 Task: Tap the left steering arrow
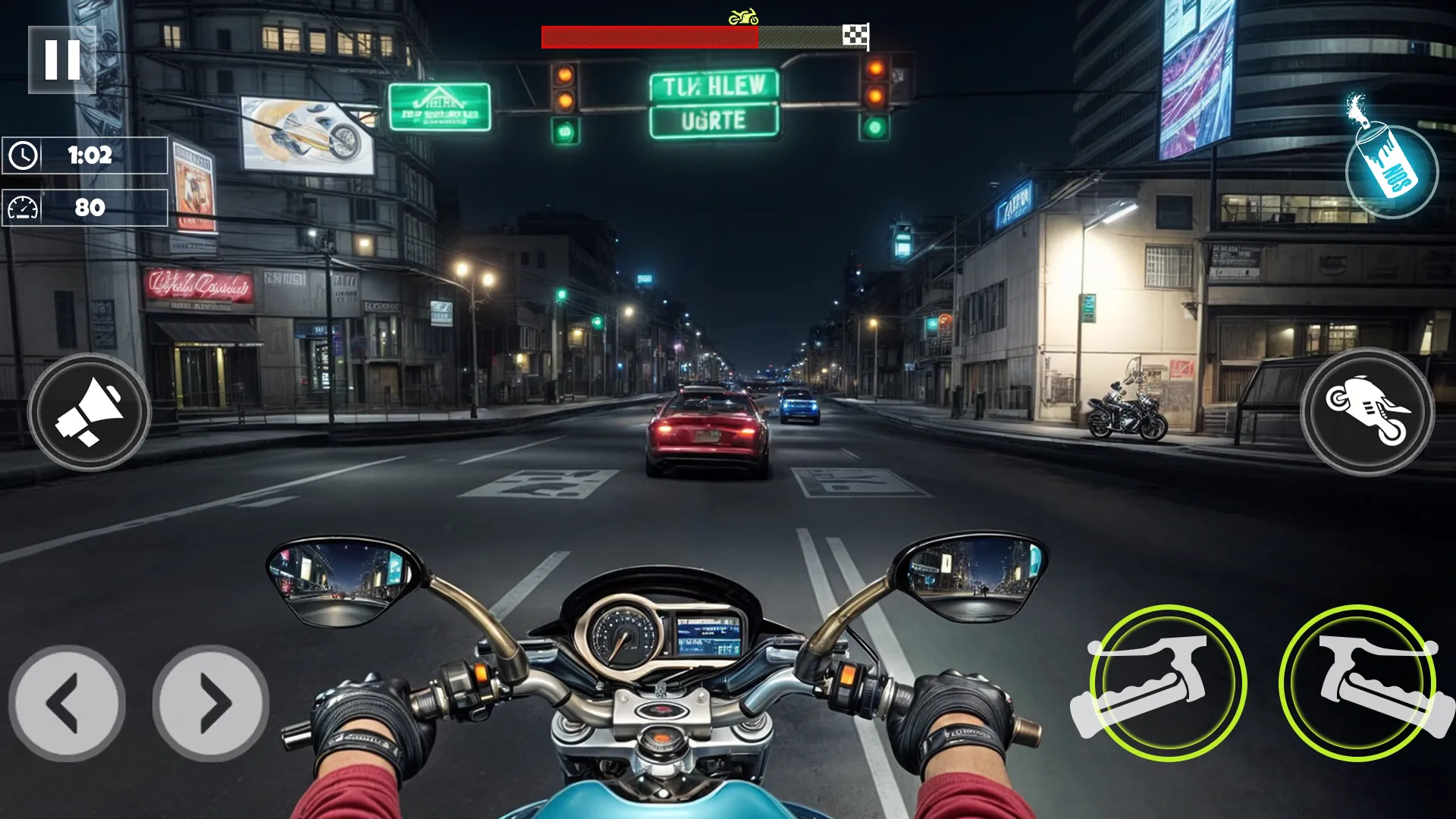67,704
